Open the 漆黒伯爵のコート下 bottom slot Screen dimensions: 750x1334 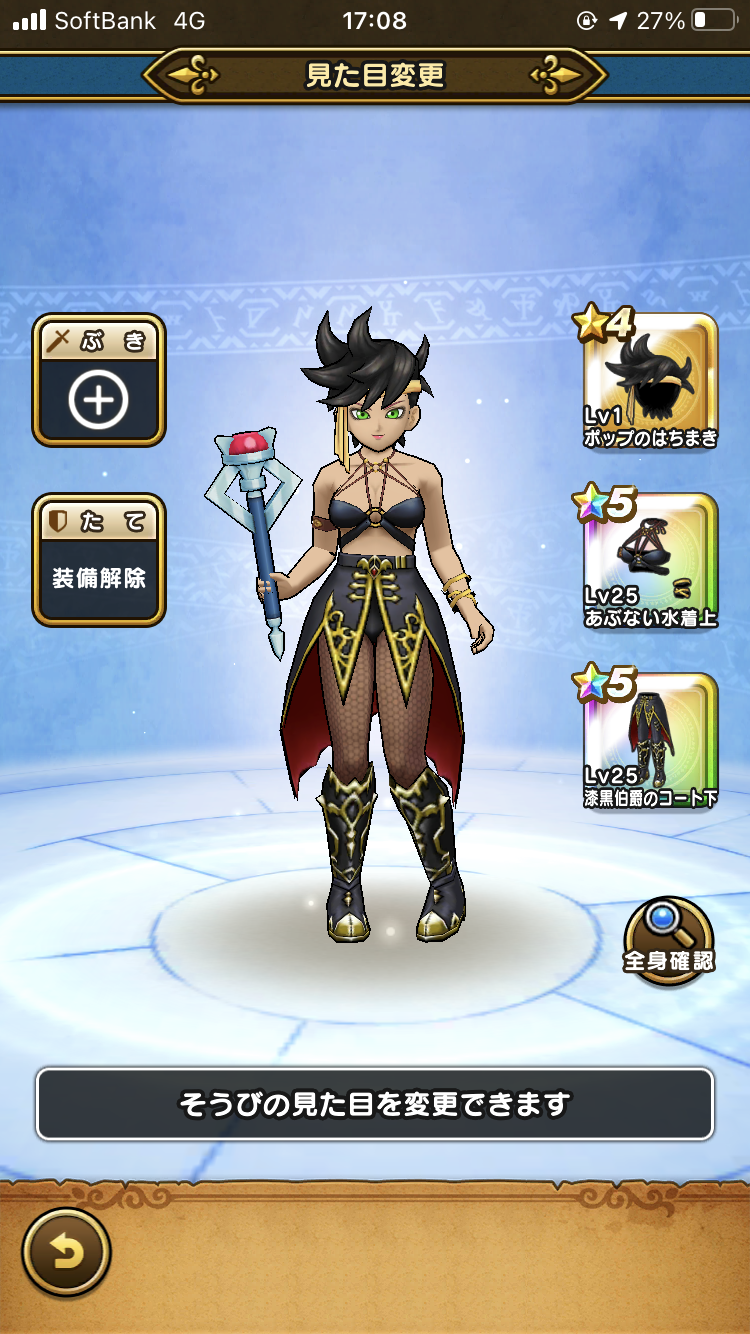coord(650,742)
